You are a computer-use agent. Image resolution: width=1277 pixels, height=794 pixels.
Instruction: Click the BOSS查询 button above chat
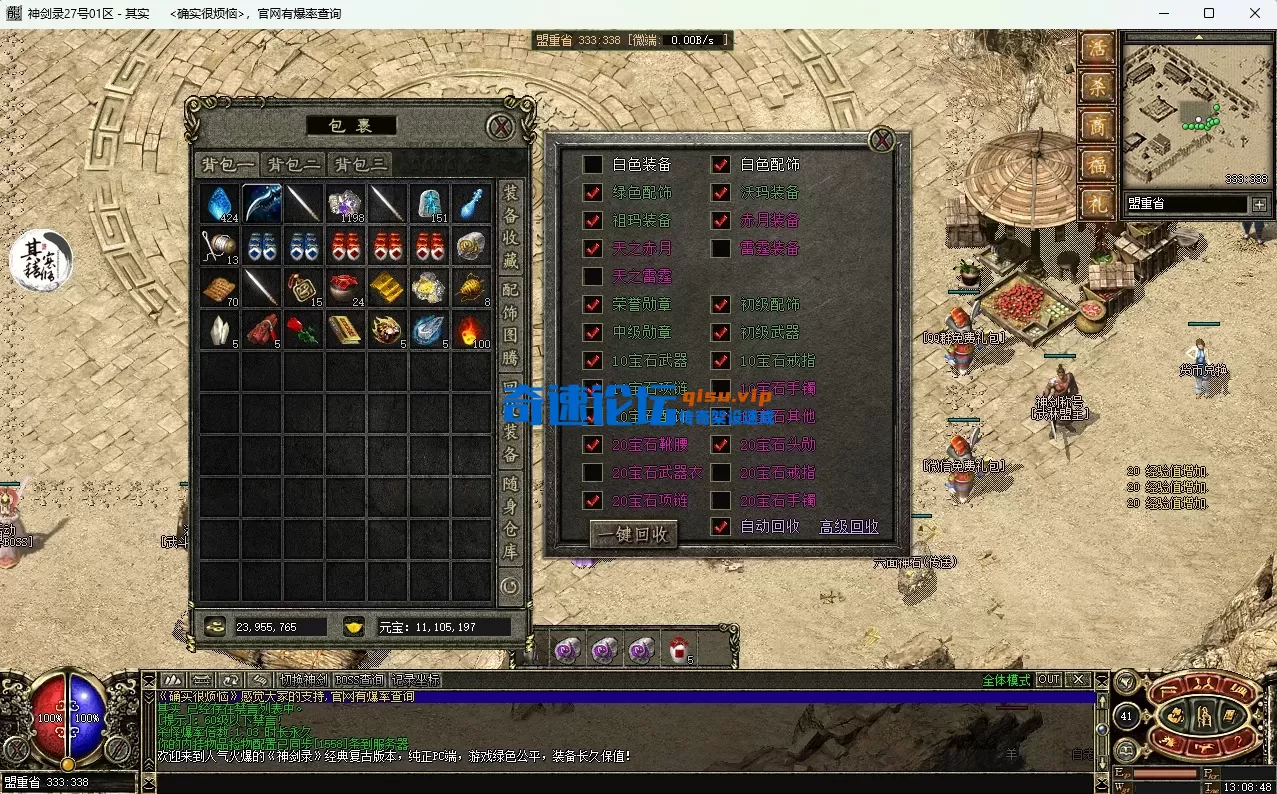tap(359, 679)
